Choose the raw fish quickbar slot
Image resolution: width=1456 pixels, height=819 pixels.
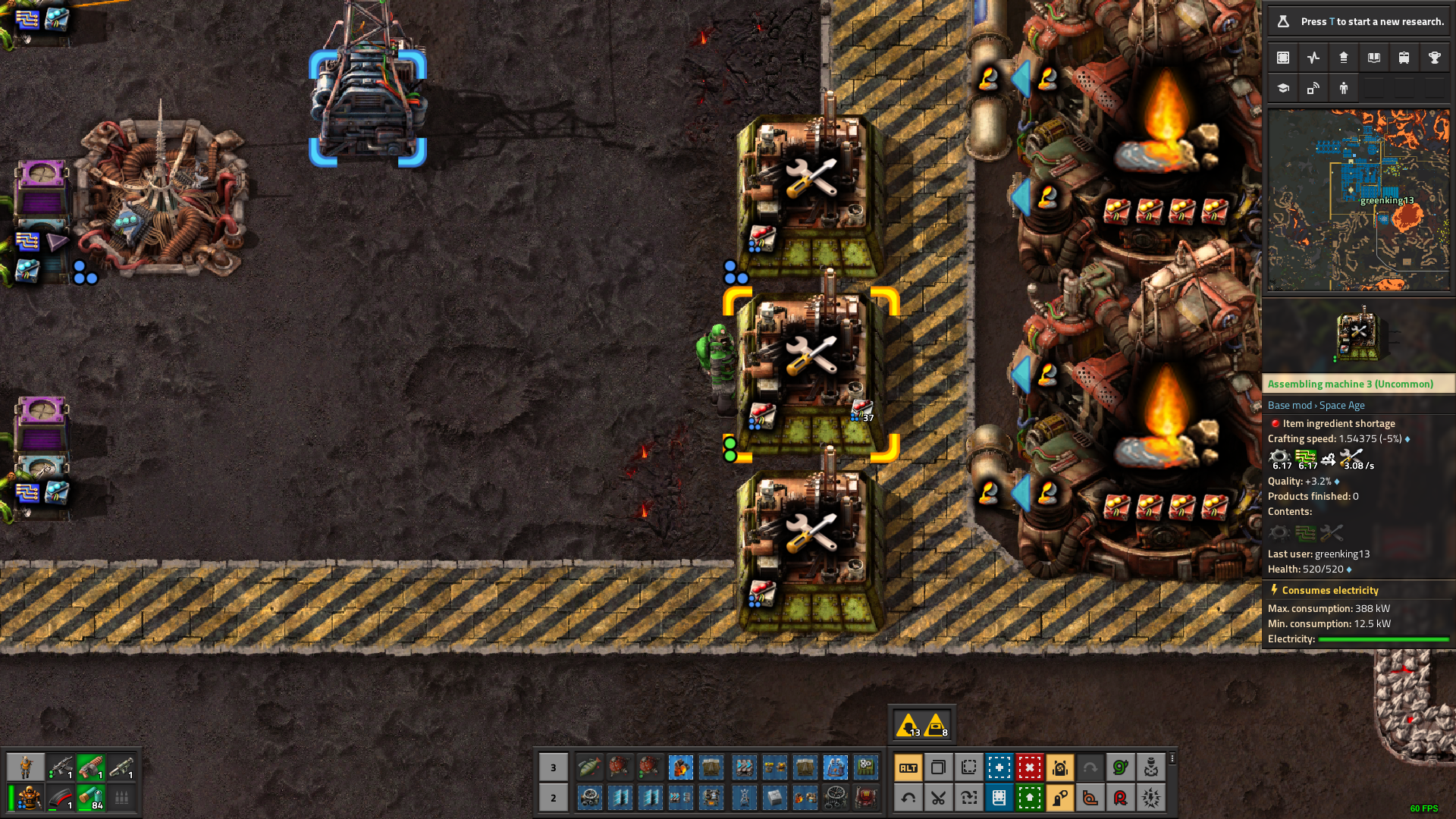589,767
